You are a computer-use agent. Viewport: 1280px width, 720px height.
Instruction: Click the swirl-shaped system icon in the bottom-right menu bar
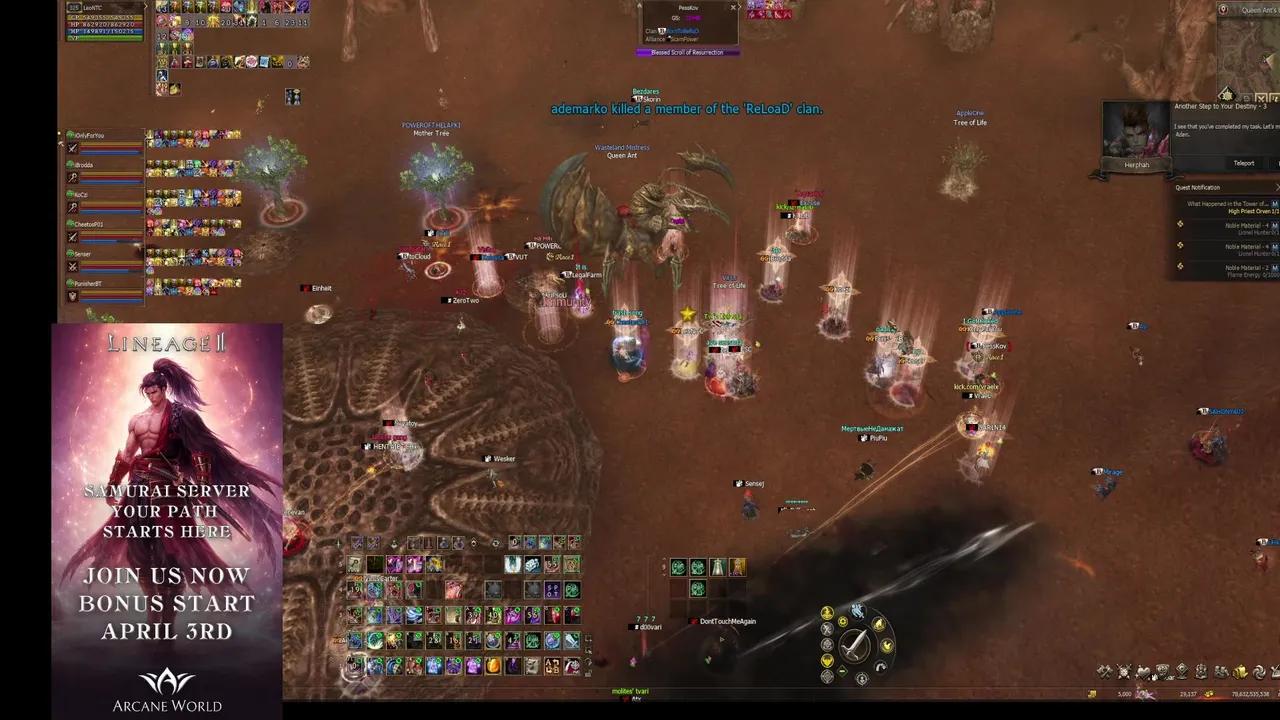[1259, 671]
